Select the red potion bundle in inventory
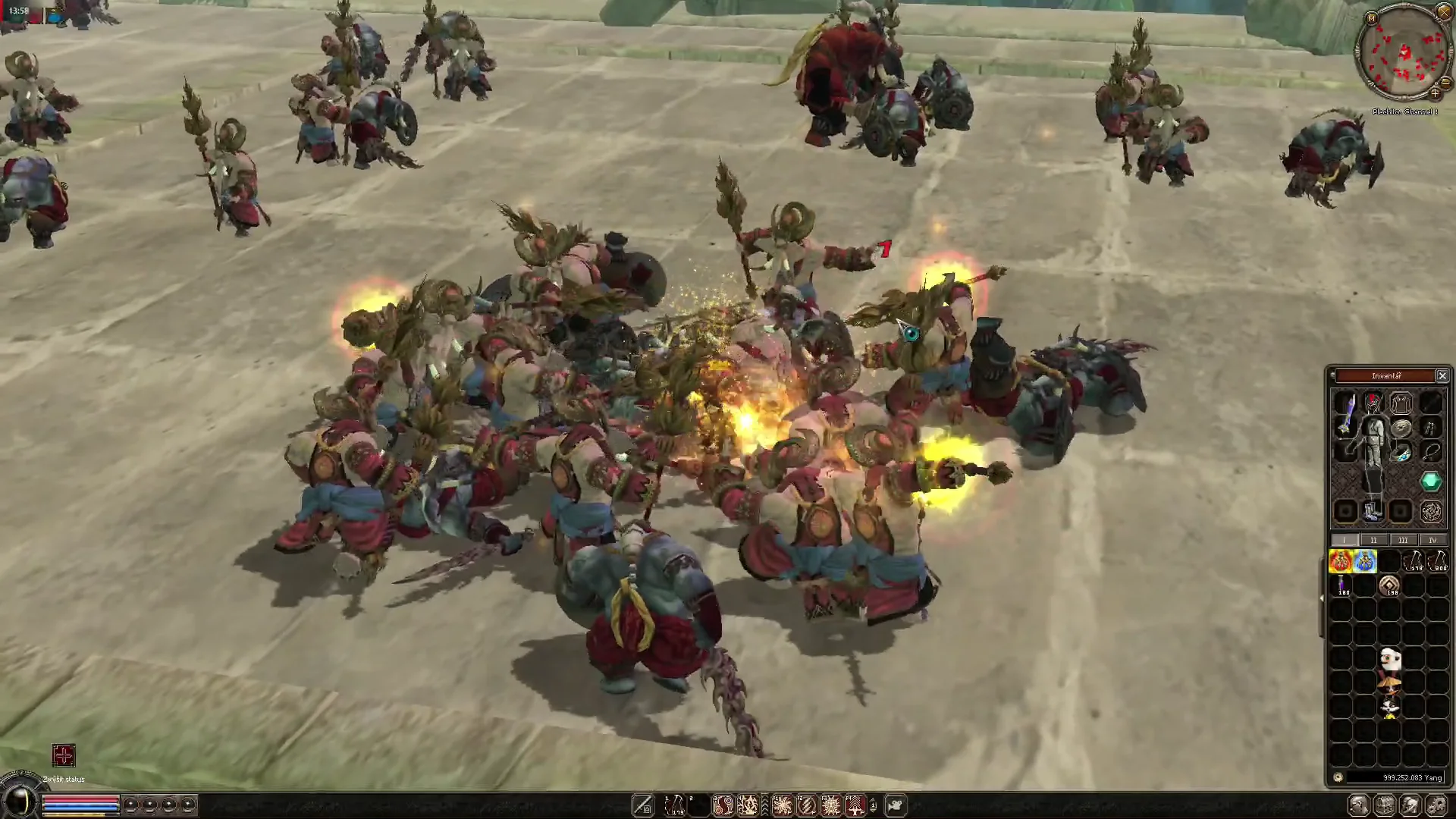The image size is (1456, 819). (1341, 561)
